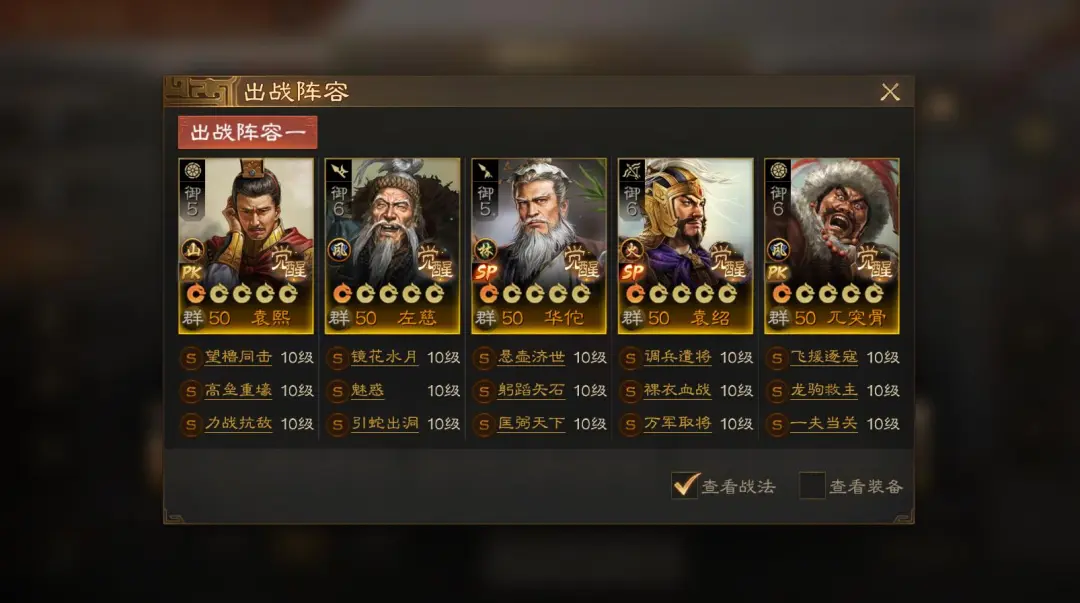Image resolution: width=1080 pixels, height=603 pixels.
Task: Pick the 兀突骨 general card
Action: click(832, 245)
